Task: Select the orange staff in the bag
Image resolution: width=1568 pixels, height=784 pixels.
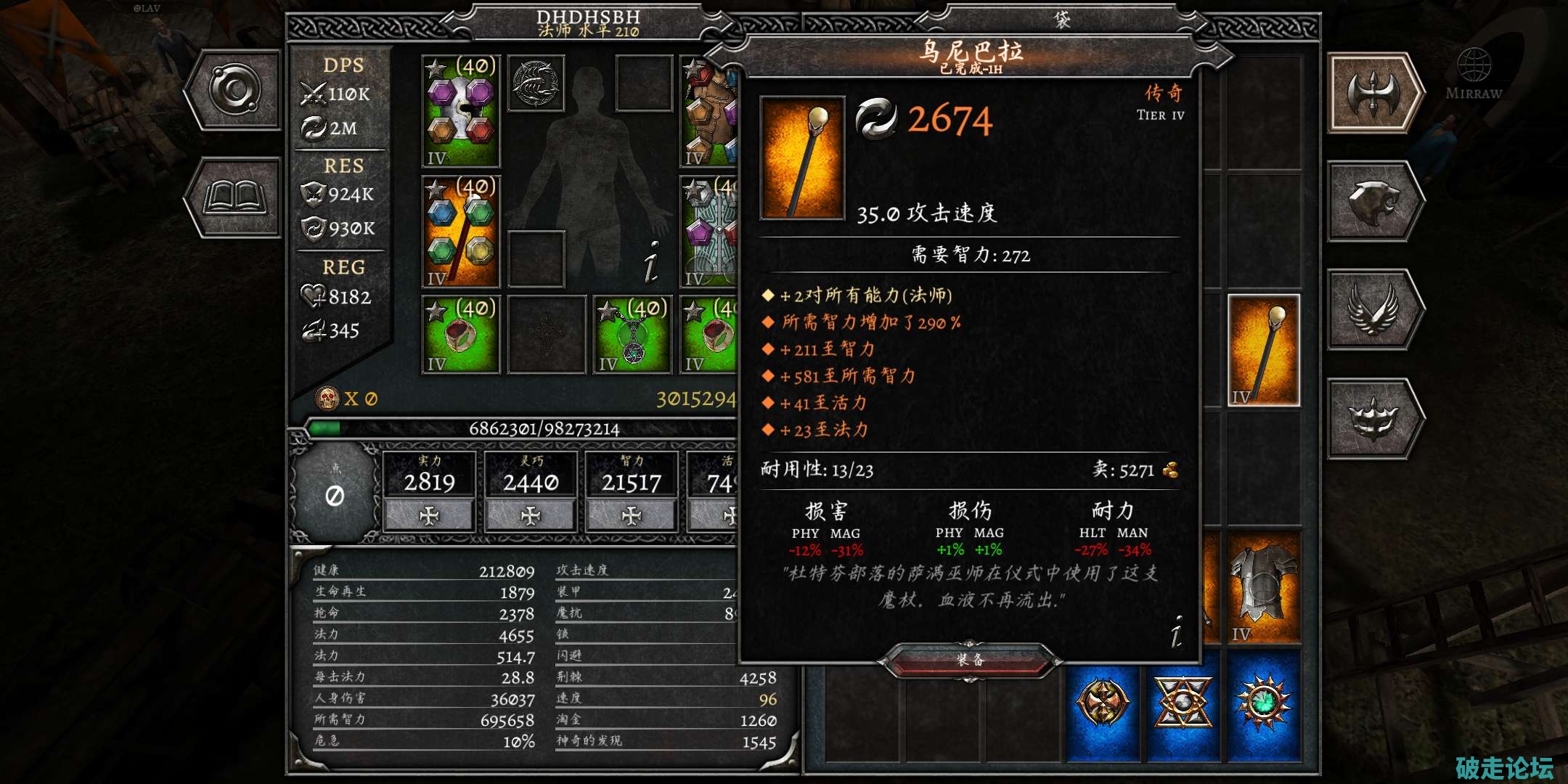Action: pyautogui.click(x=1263, y=351)
